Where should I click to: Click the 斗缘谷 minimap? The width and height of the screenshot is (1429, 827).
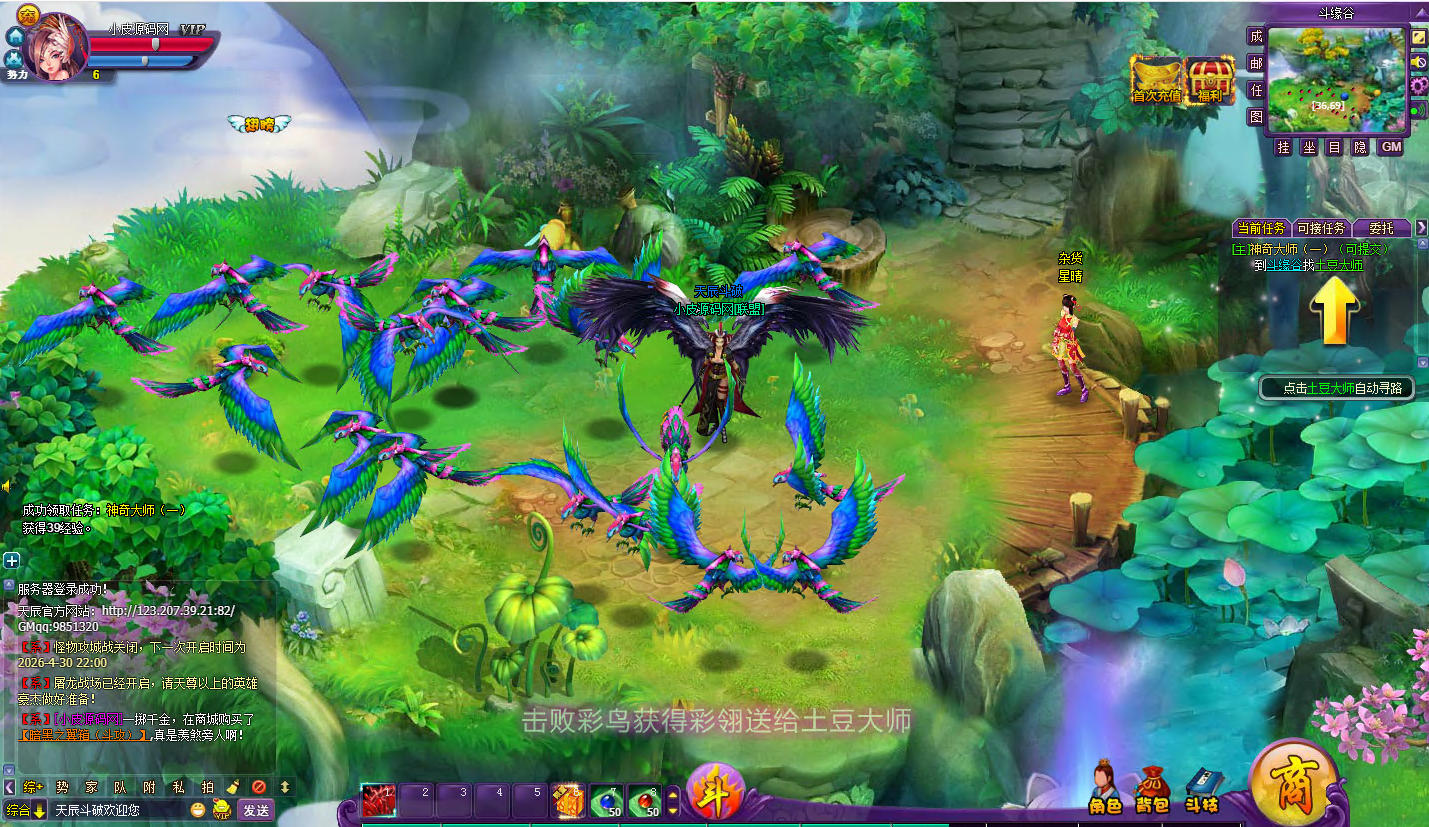click(x=1335, y=79)
